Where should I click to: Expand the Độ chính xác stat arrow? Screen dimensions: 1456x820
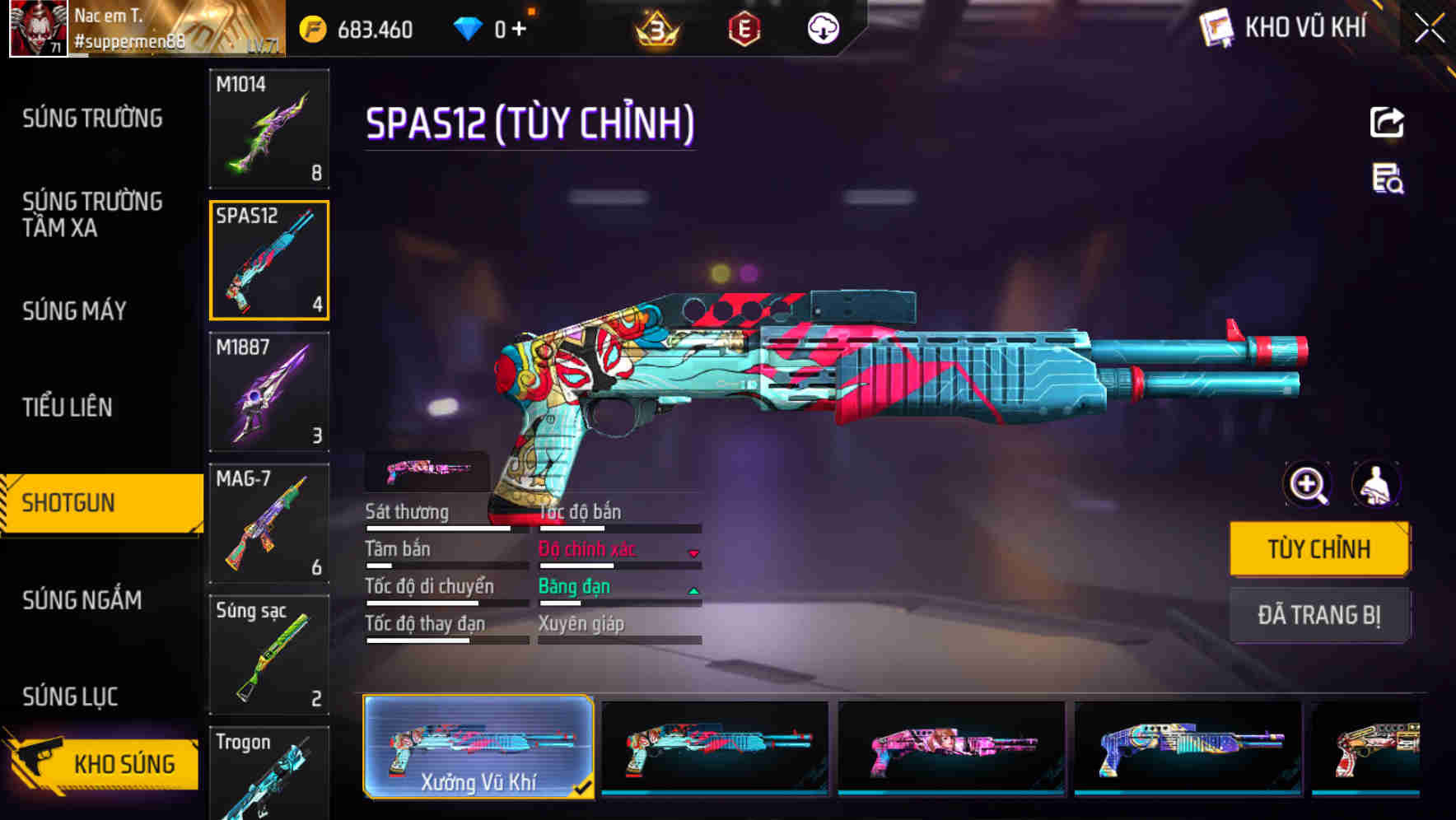[x=693, y=552]
